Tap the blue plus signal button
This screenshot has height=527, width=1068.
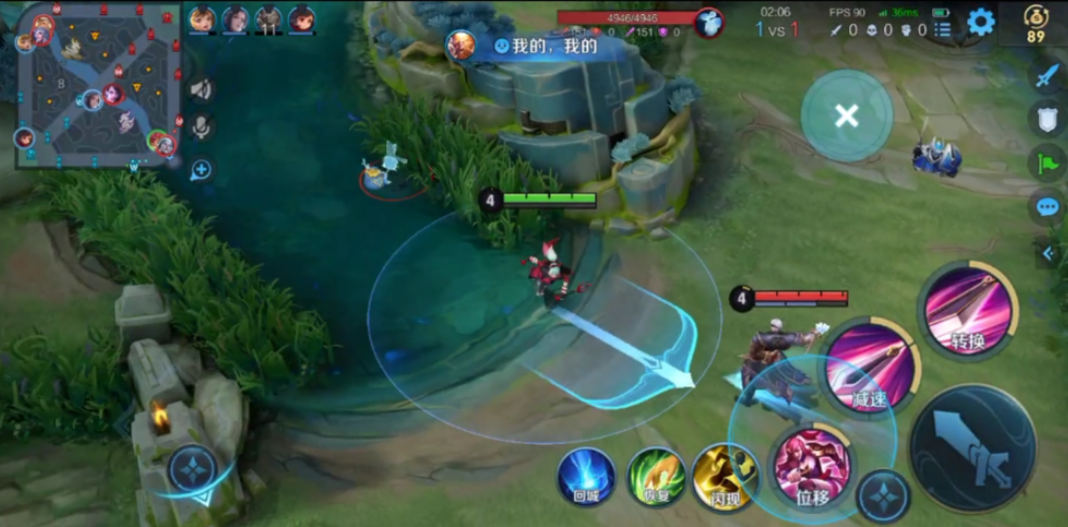click(x=201, y=169)
